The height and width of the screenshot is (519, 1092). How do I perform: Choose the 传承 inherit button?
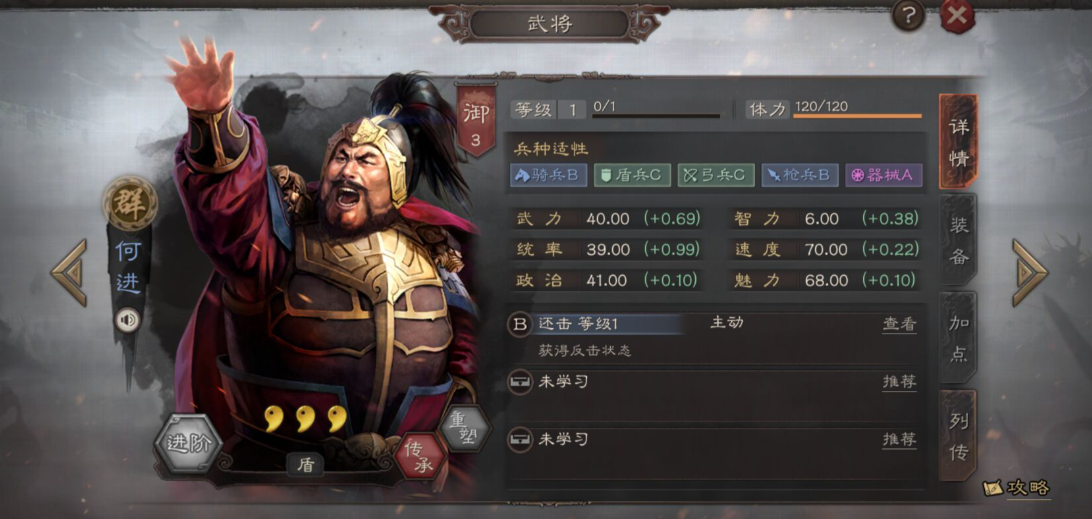click(x=419, y=457)
